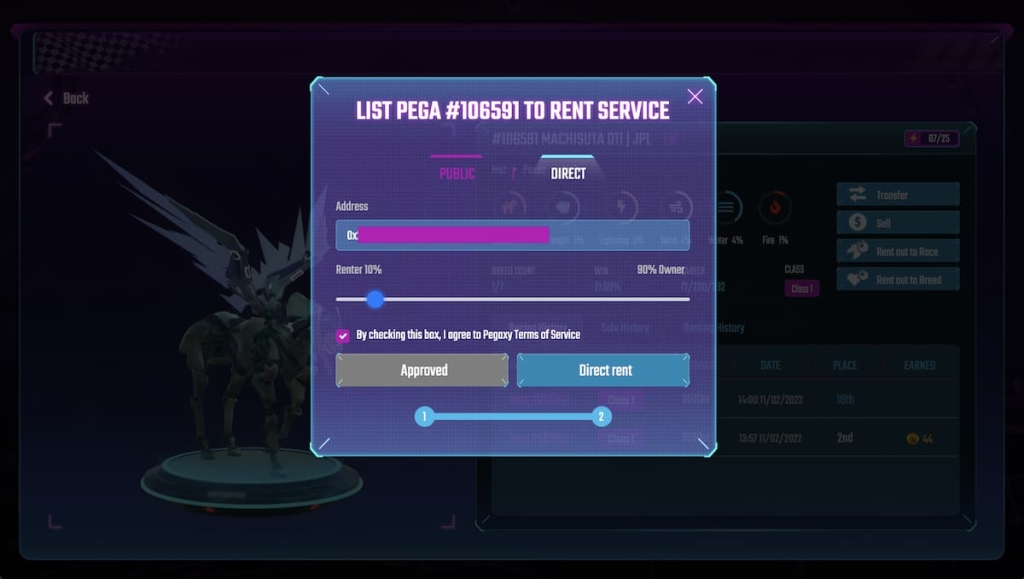
Task: Click the renter share slider handle
Action: 375,299
